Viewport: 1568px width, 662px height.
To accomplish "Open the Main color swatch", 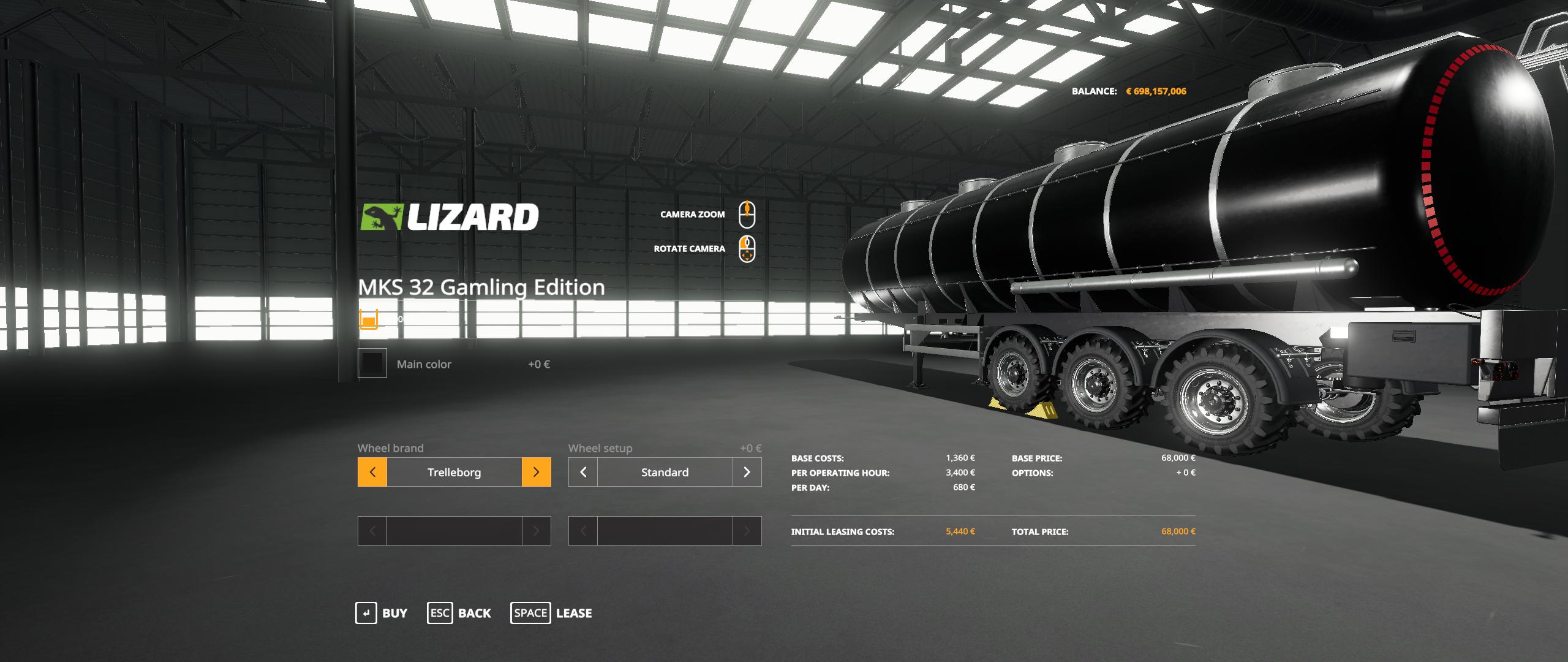I will (372, 363).
